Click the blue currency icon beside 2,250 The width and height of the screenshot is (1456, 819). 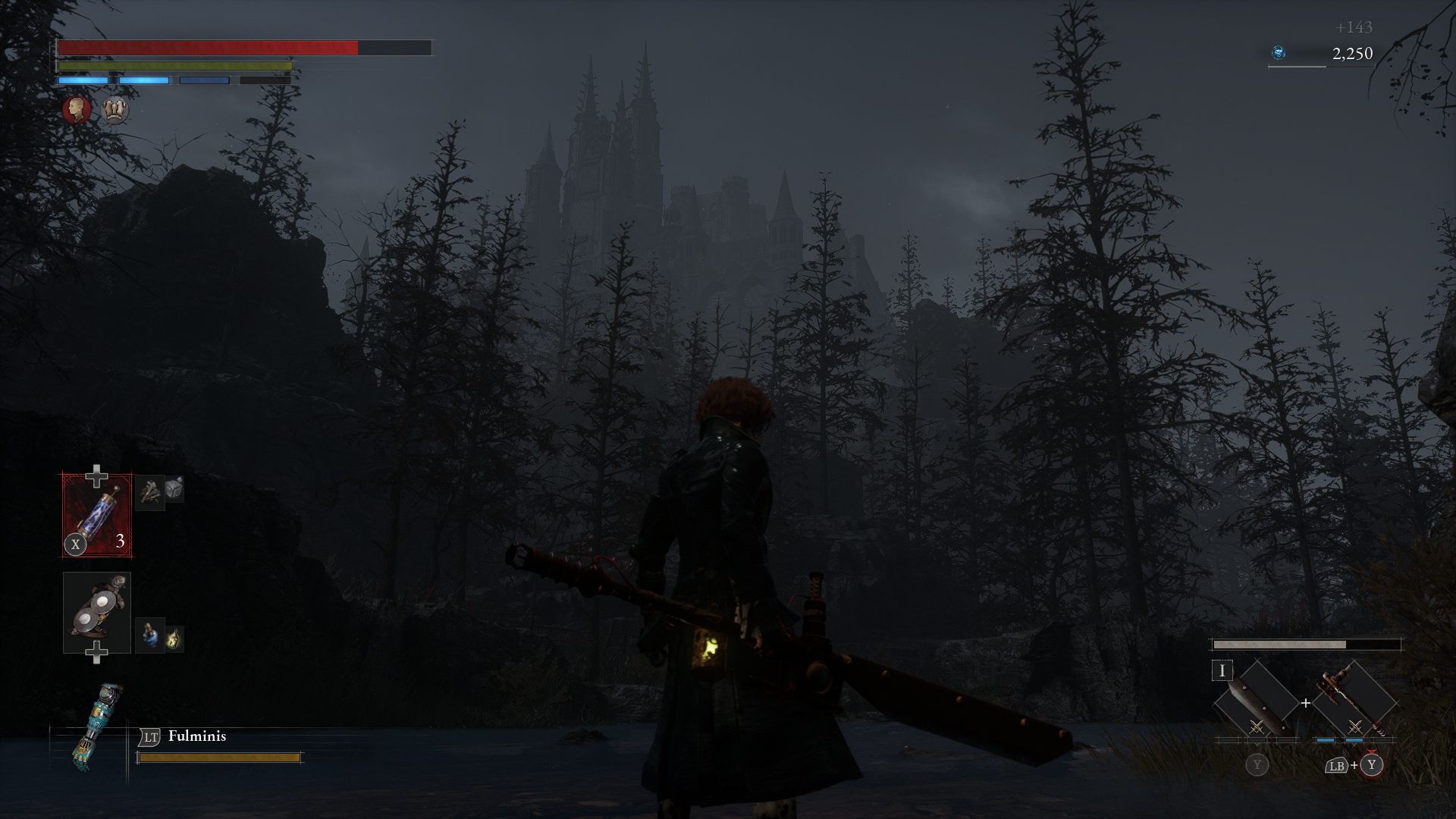[x=1279, y=53]
